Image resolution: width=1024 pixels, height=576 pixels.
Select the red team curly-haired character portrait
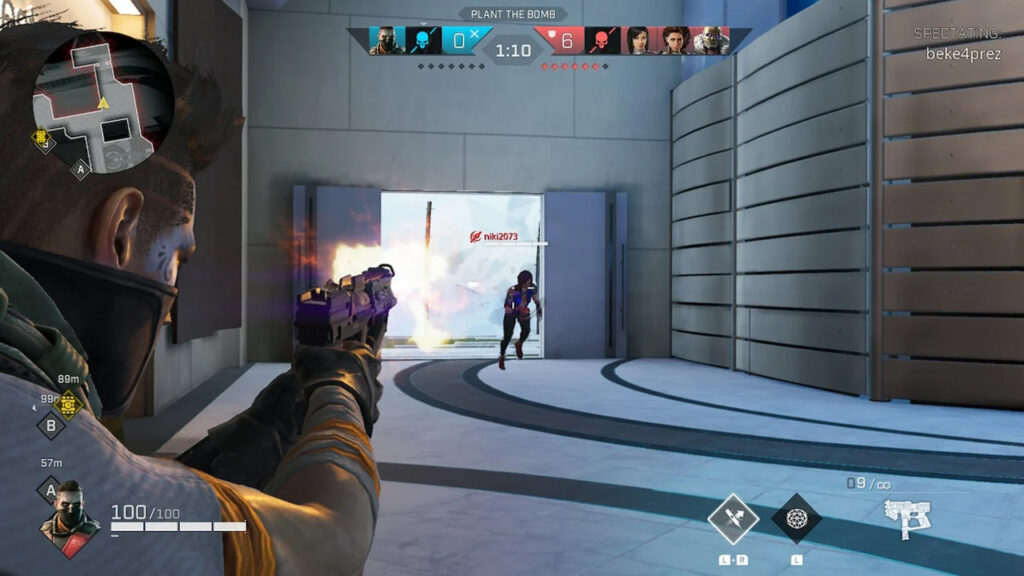(675, 41)
